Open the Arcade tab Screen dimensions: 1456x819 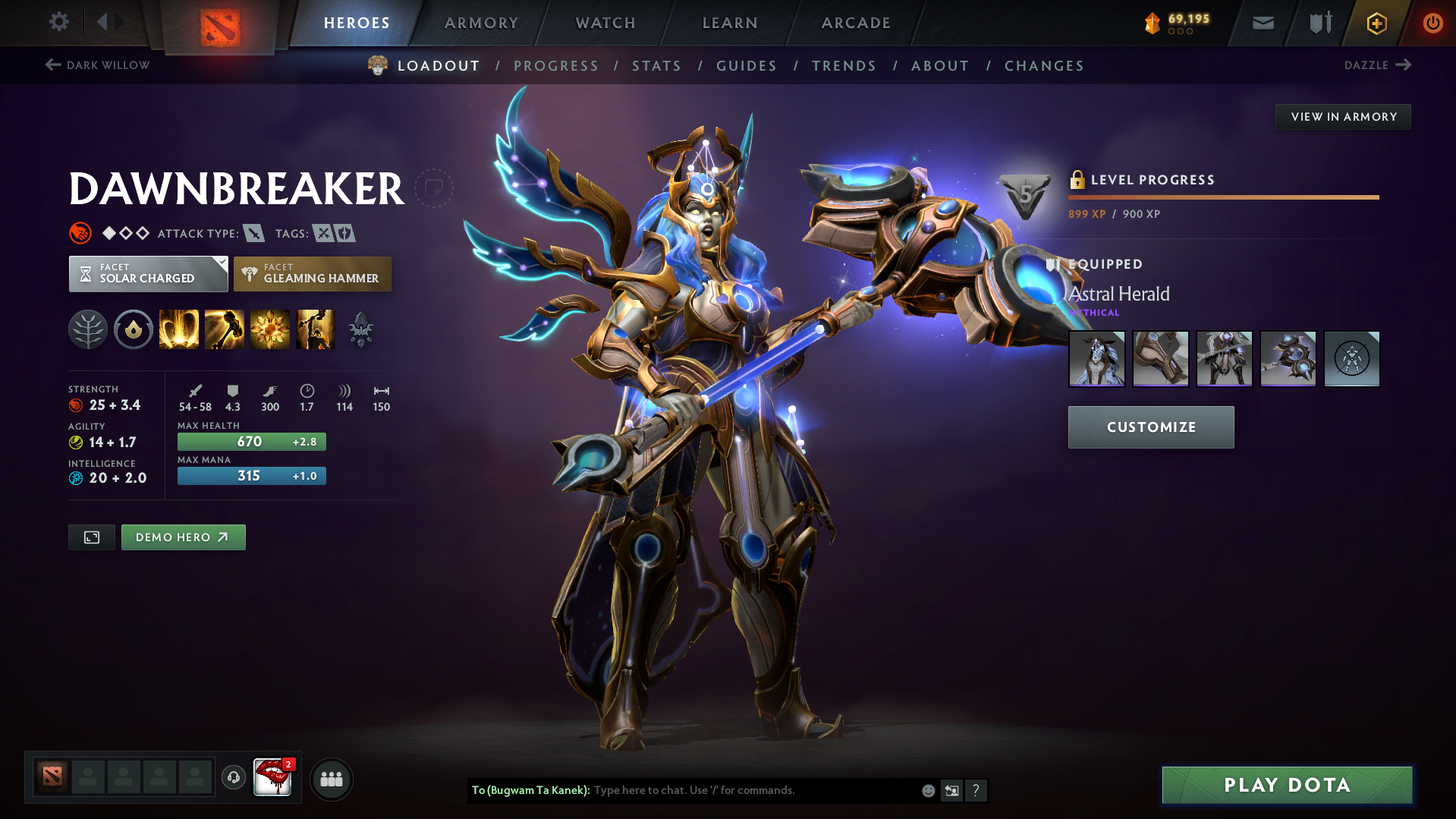(856, 23)
